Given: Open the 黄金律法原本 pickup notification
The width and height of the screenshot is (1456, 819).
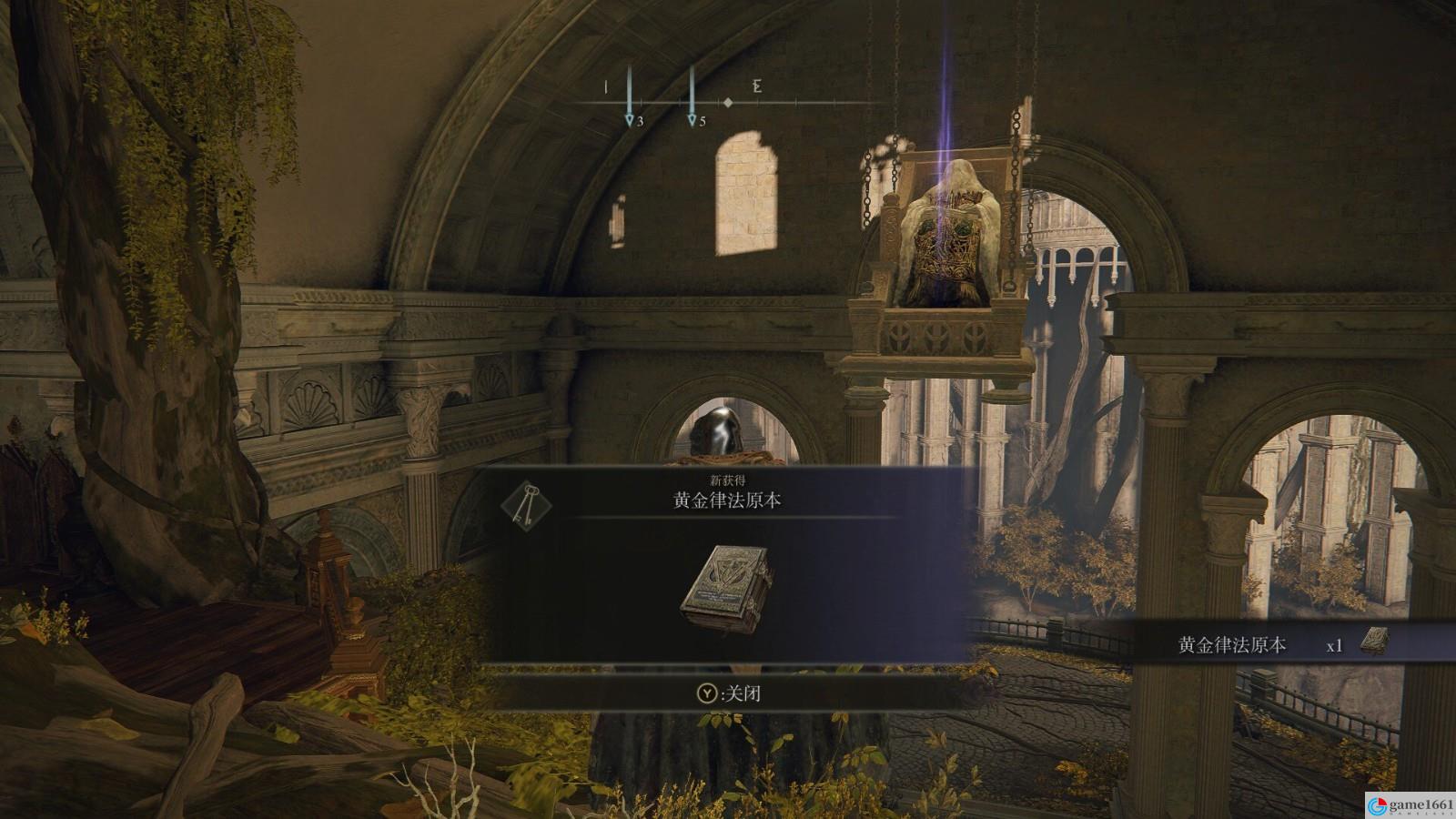Looking at the screenshot, I should [x=1274, y=644].
